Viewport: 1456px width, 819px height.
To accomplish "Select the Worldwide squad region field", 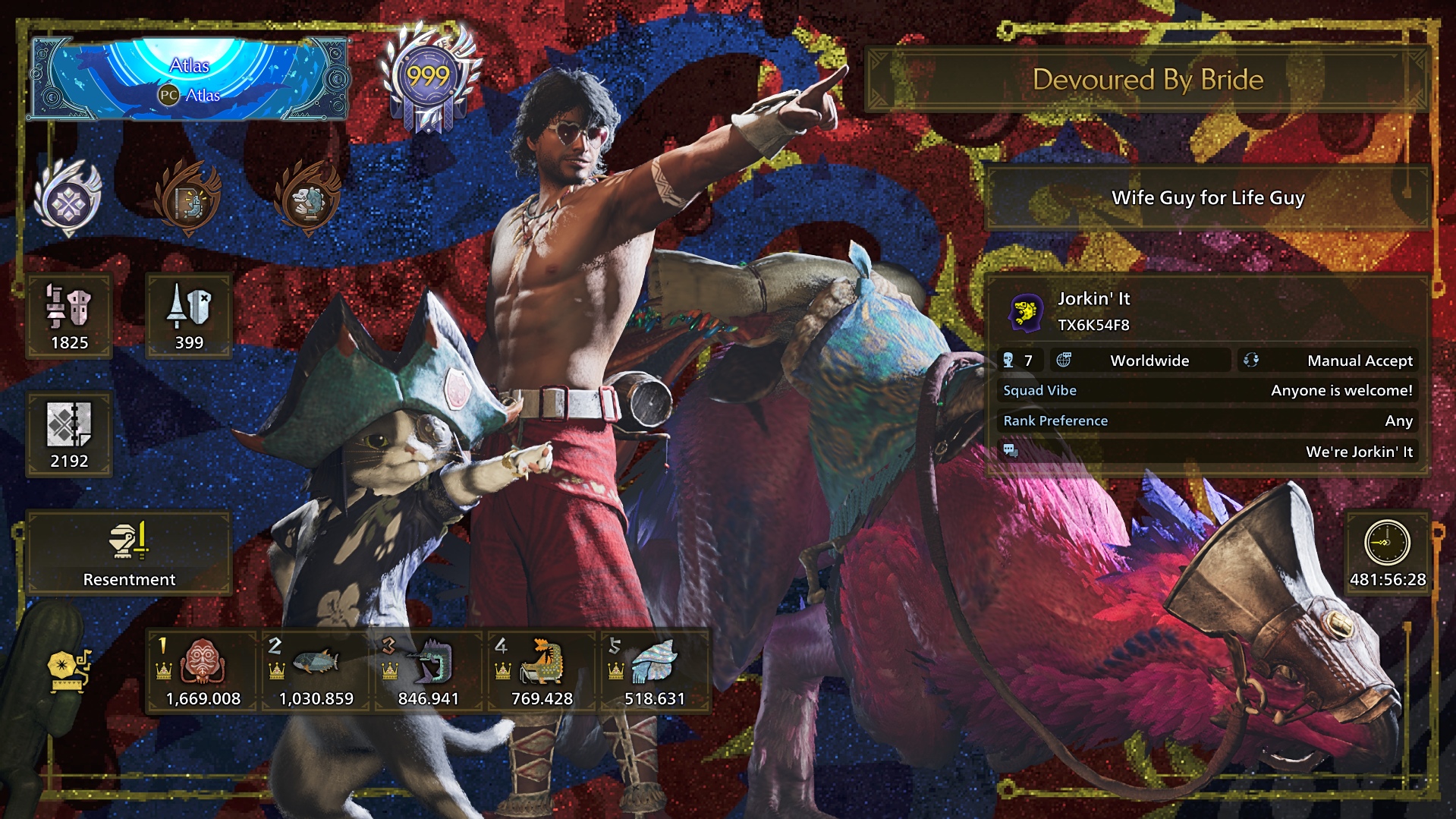I will pos(1142,361).
